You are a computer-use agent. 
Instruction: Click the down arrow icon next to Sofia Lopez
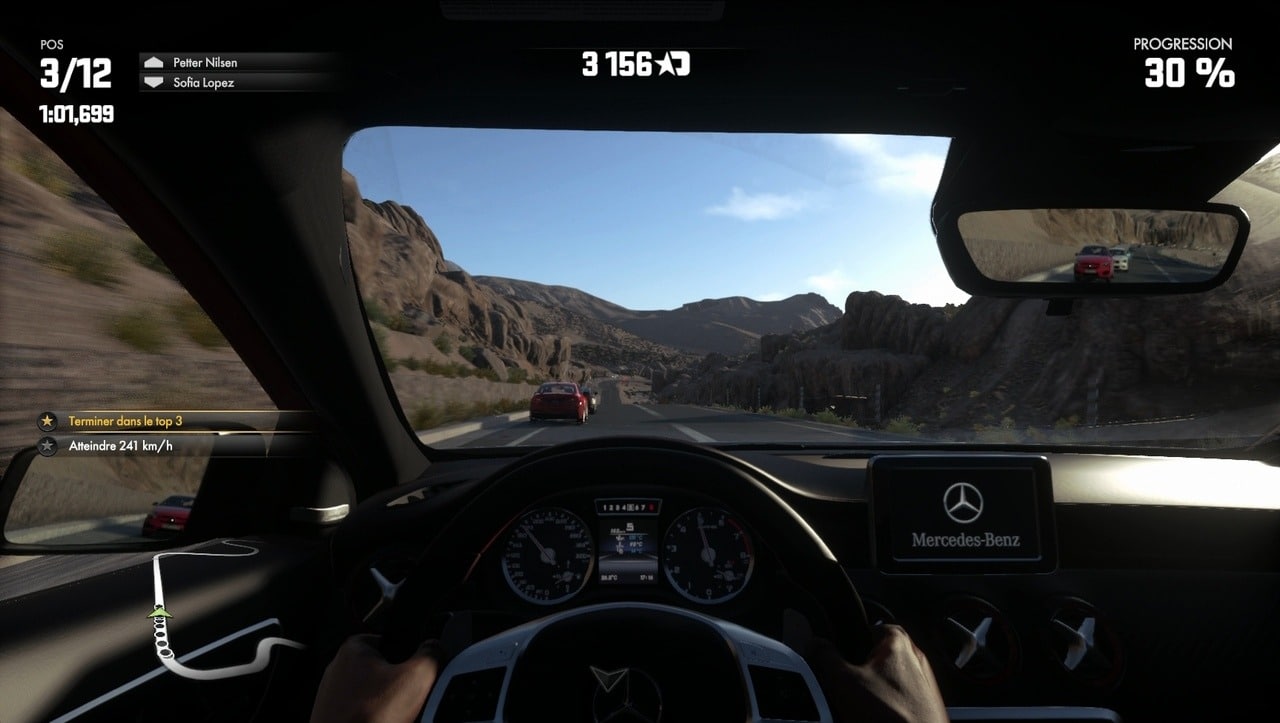pos(156,81)
